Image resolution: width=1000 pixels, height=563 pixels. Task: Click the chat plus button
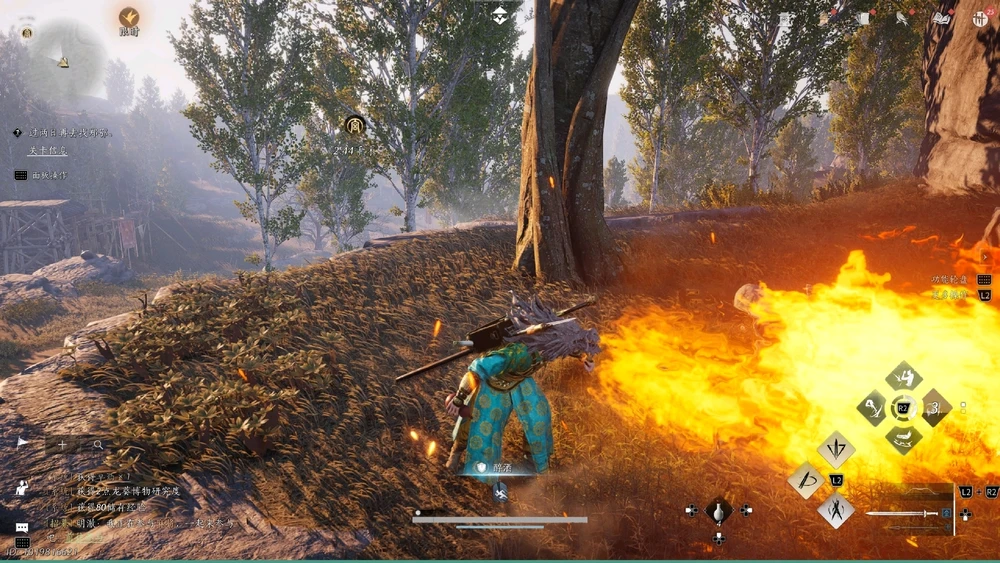point(62,444)
